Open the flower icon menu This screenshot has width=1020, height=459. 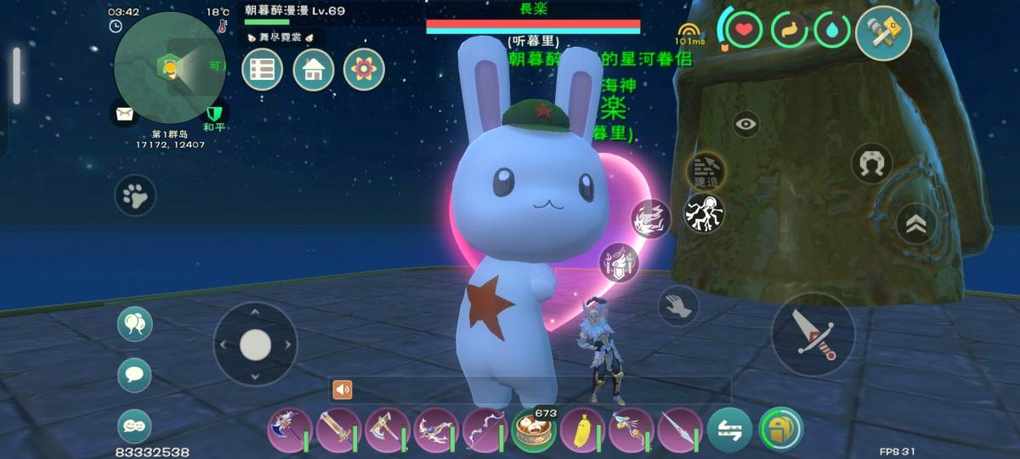(364, 70)
